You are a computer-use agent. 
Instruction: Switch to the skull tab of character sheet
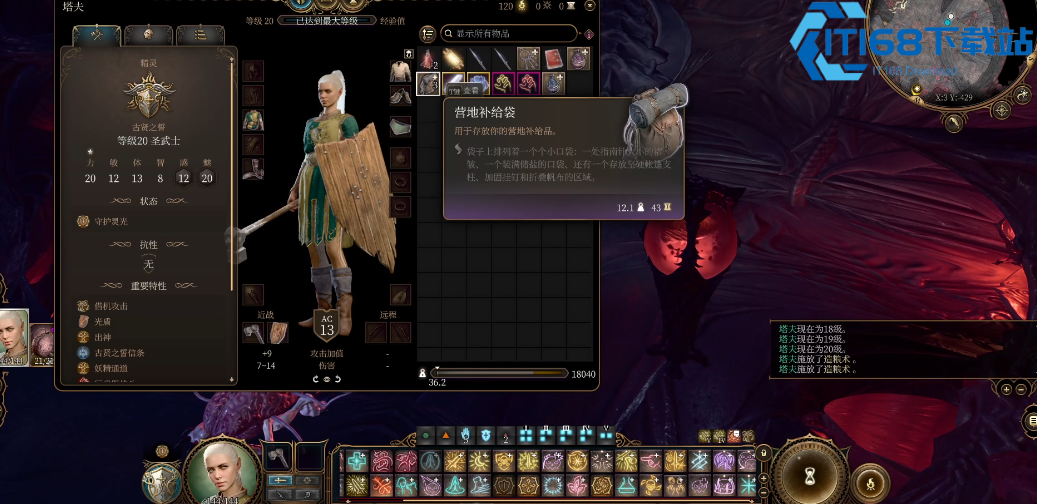click(x=149, y=36)
